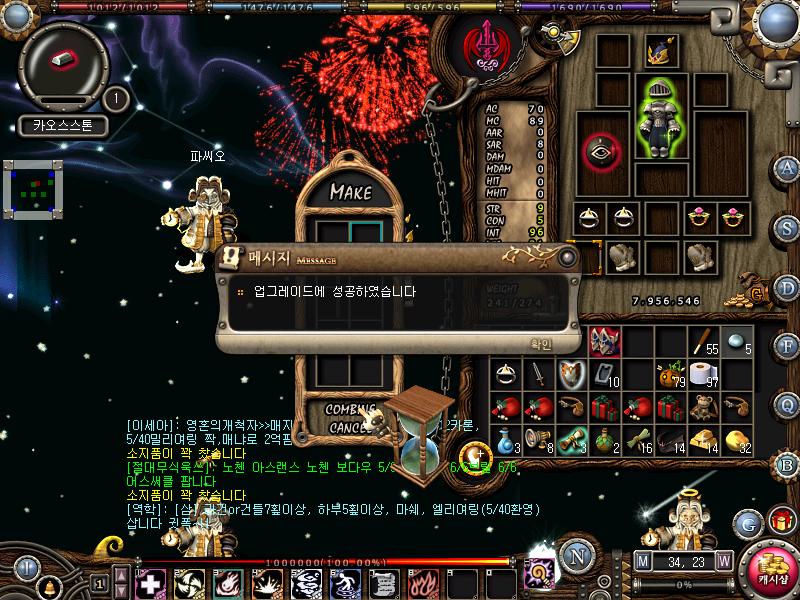Open the cash shop

coord(770,567)
